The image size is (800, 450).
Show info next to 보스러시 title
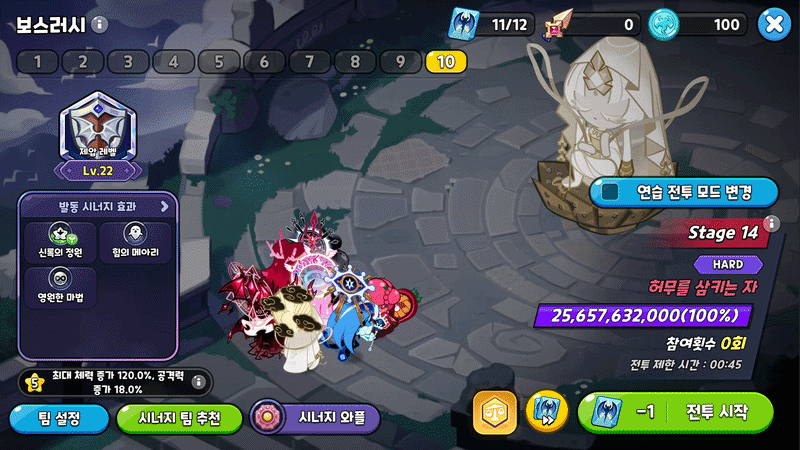(99, 25)
